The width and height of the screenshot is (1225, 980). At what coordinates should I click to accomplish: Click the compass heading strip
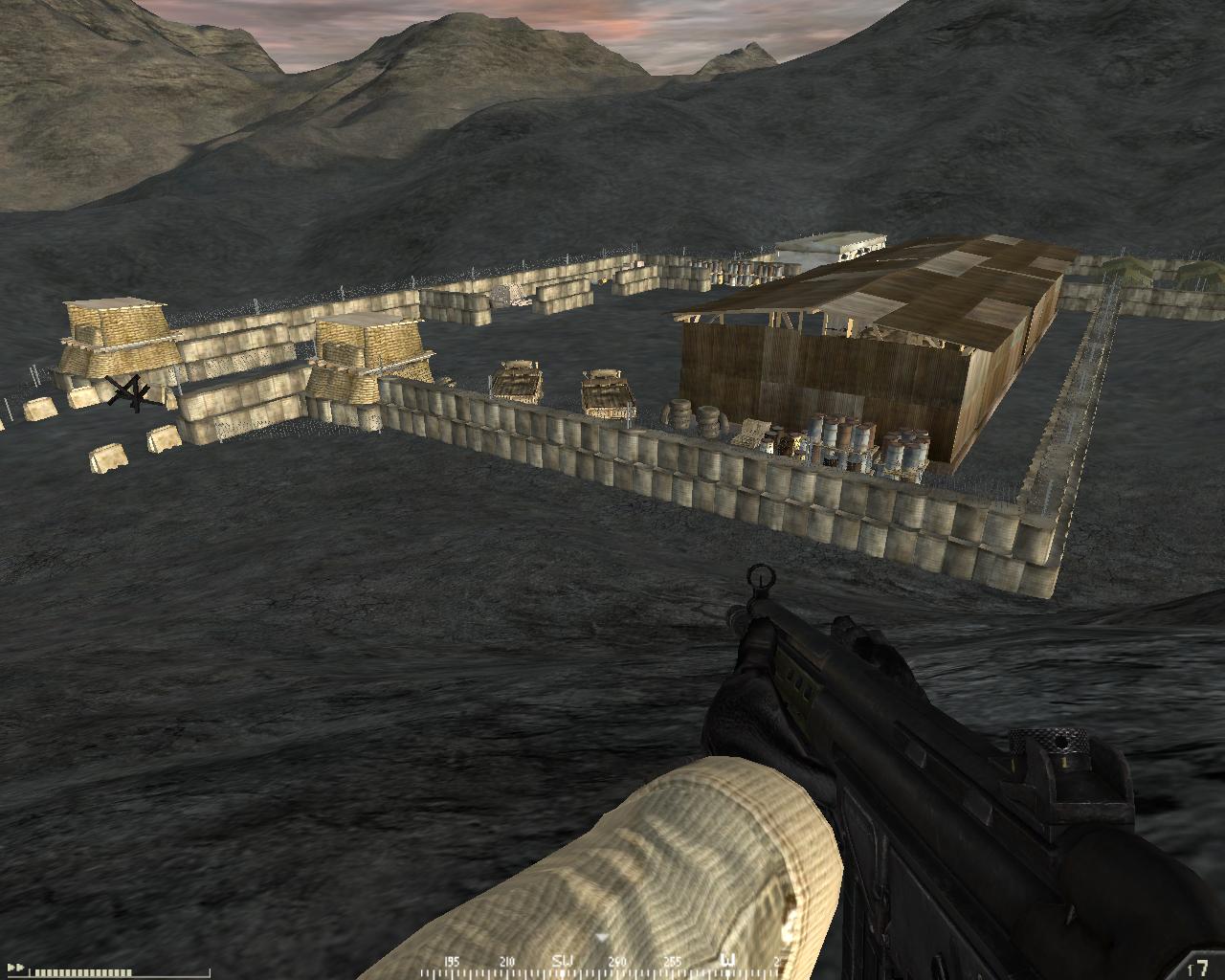click(x=612, y=961)
